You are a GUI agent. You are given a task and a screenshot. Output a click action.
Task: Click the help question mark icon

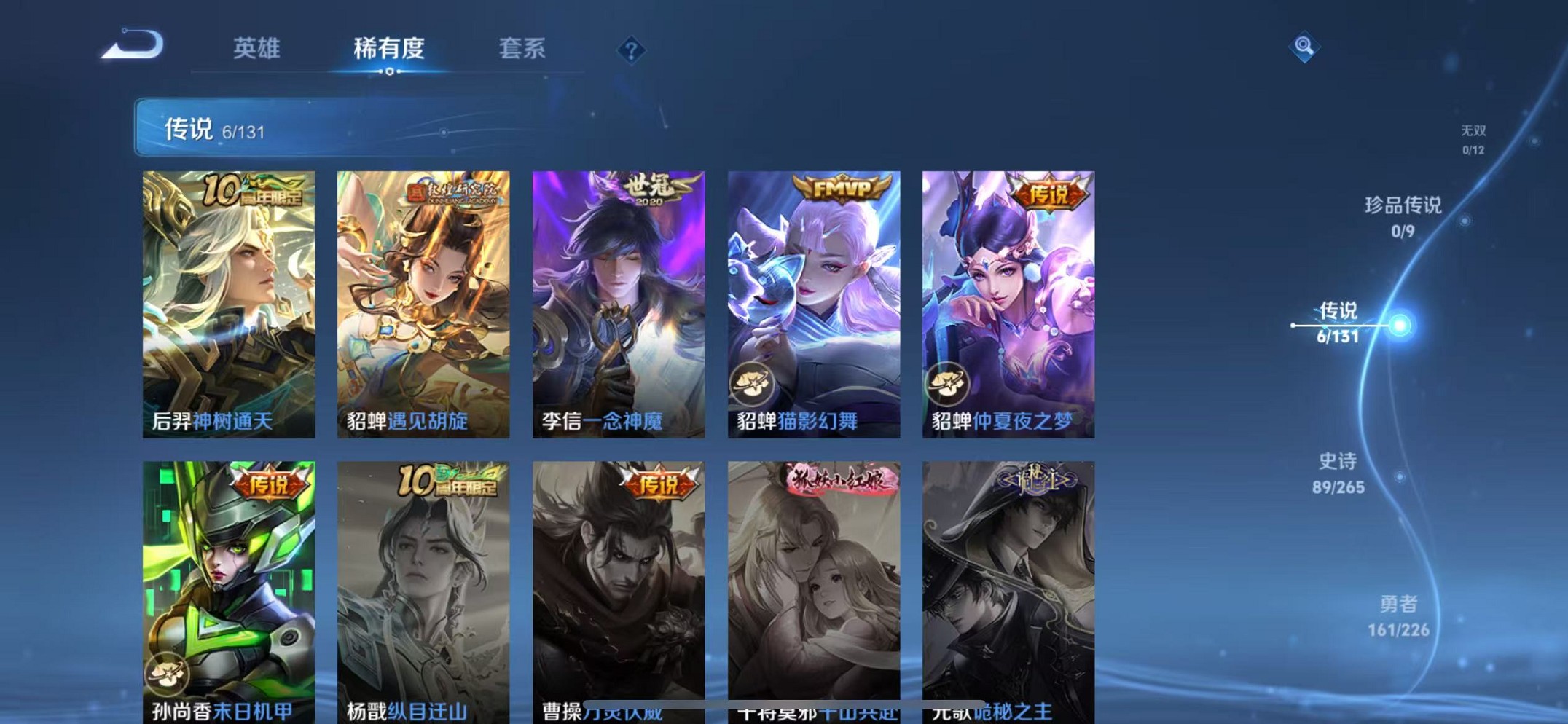click(631, 50)
